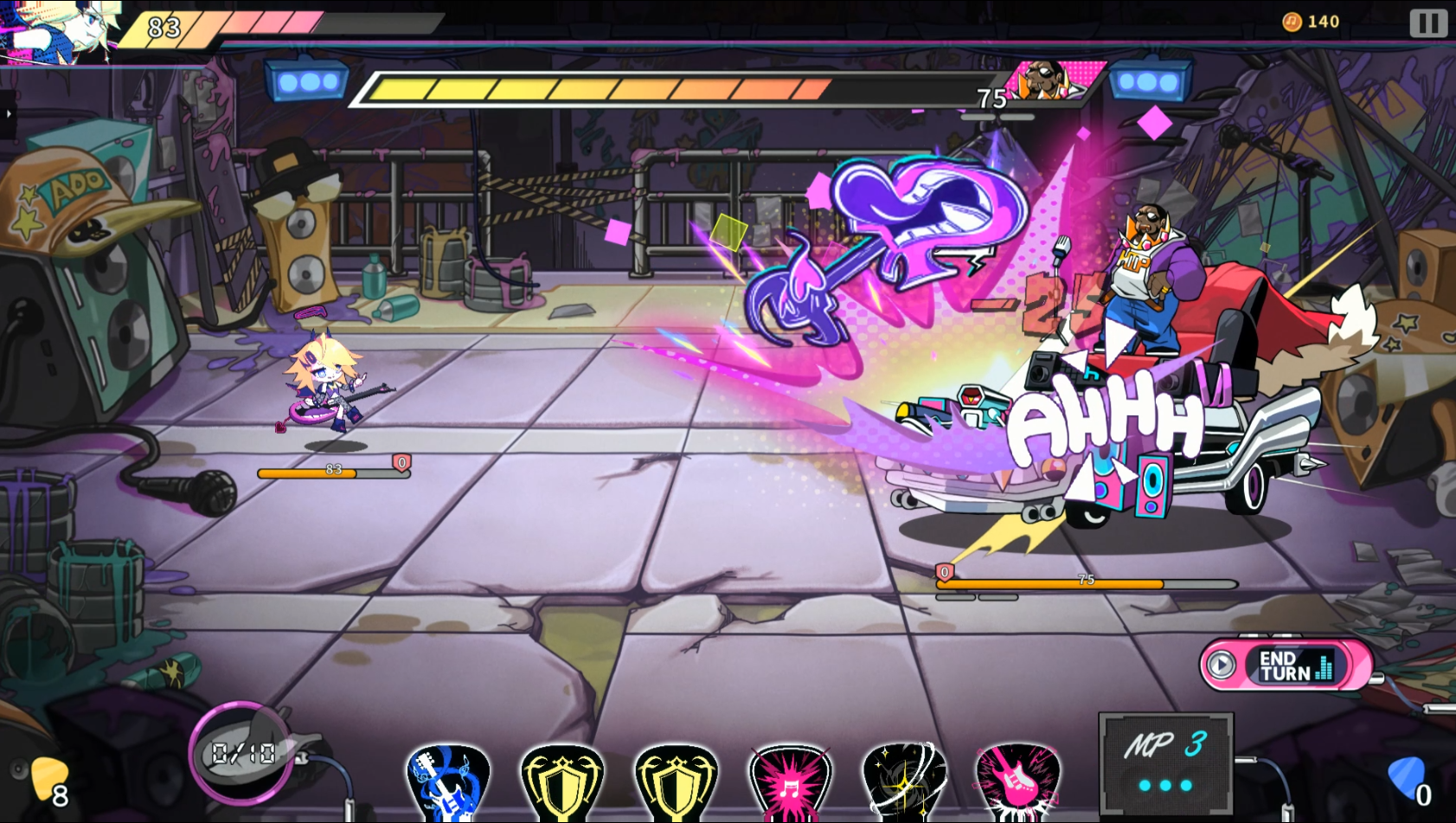View the blue pick discard pile
The width and height of the screenshot is (1456, 823).
tap(1408, 777)
